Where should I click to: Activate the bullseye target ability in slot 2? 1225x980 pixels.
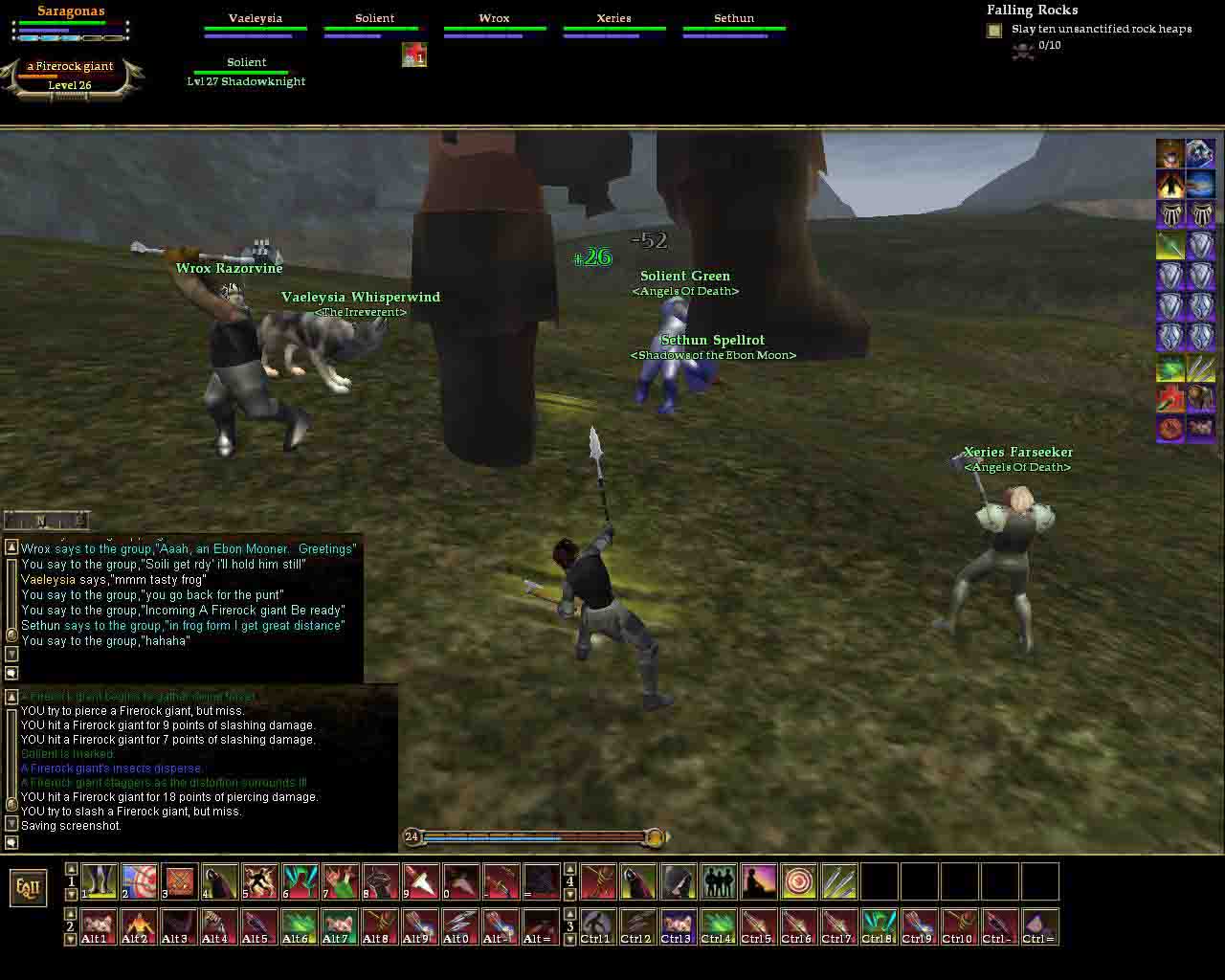[x=139, y=881]
